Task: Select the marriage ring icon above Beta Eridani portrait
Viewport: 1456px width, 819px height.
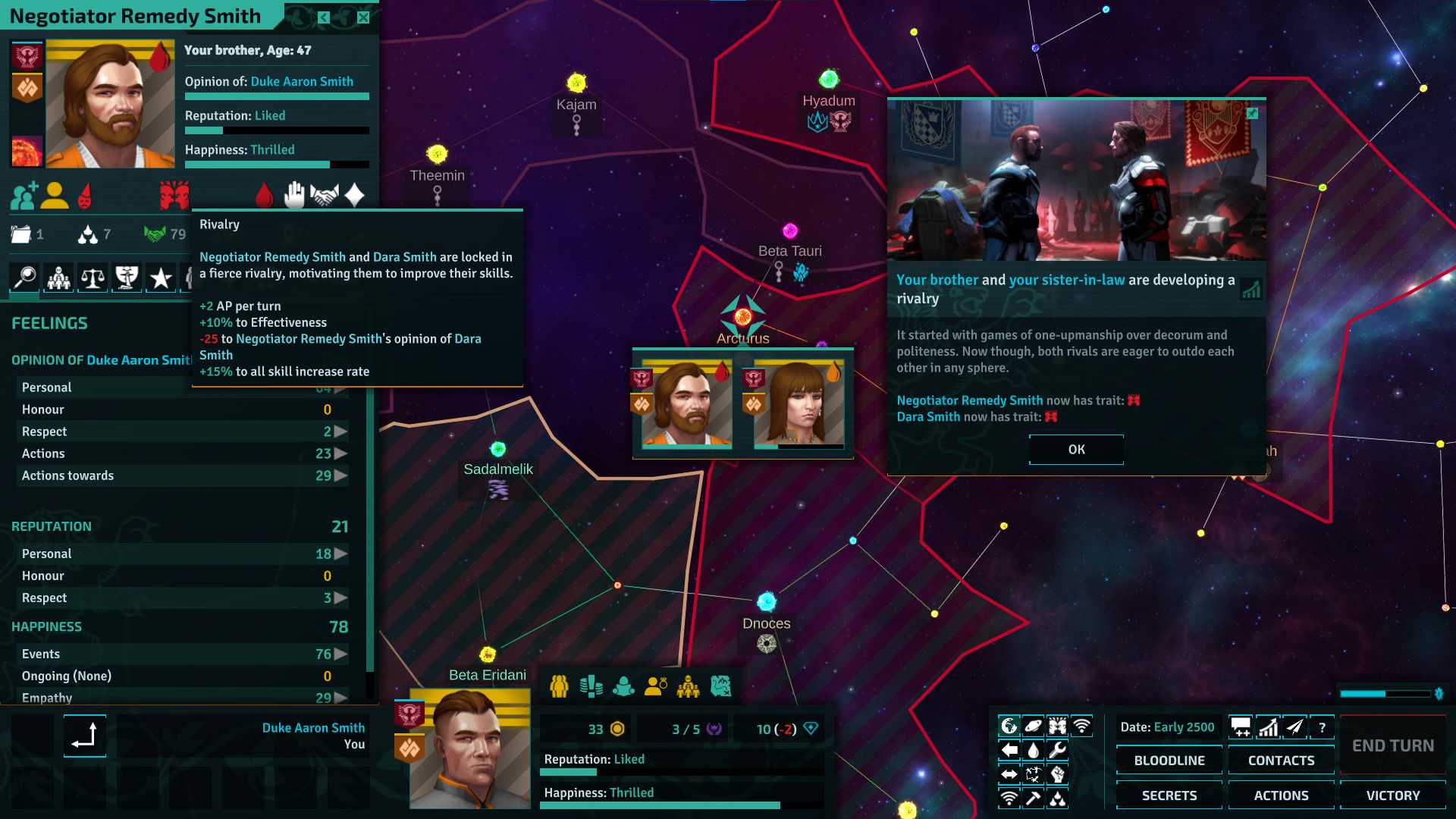Action: pyautogui.click(x=657, y=686)
